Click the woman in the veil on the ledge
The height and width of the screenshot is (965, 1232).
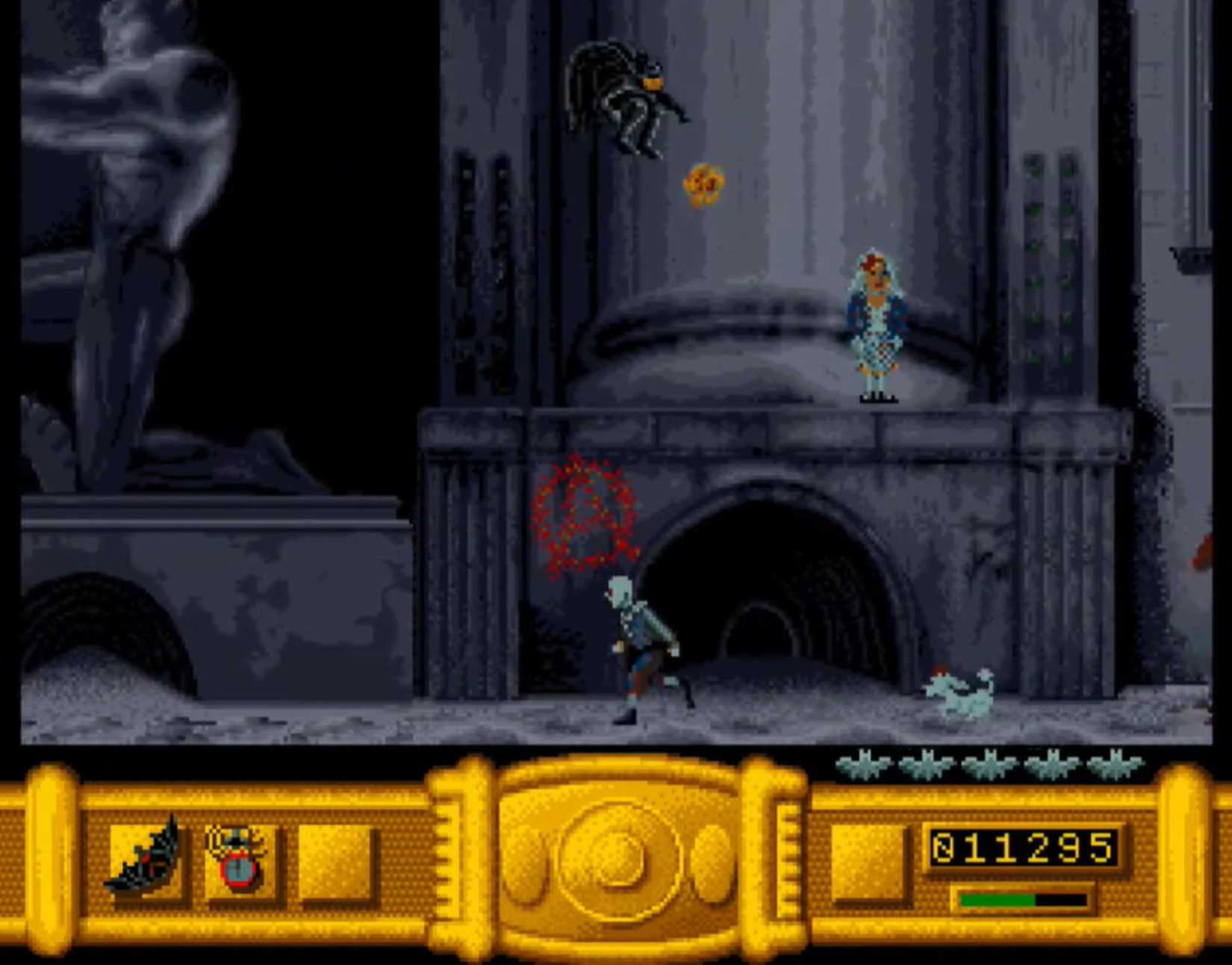tap(878, 321)
